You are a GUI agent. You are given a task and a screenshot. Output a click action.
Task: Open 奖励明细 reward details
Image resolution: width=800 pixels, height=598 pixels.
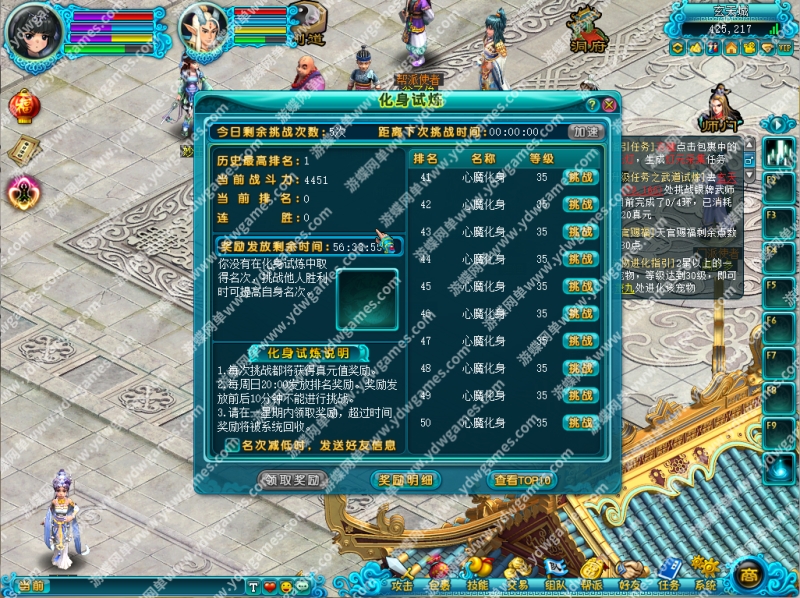click(405, 480)
